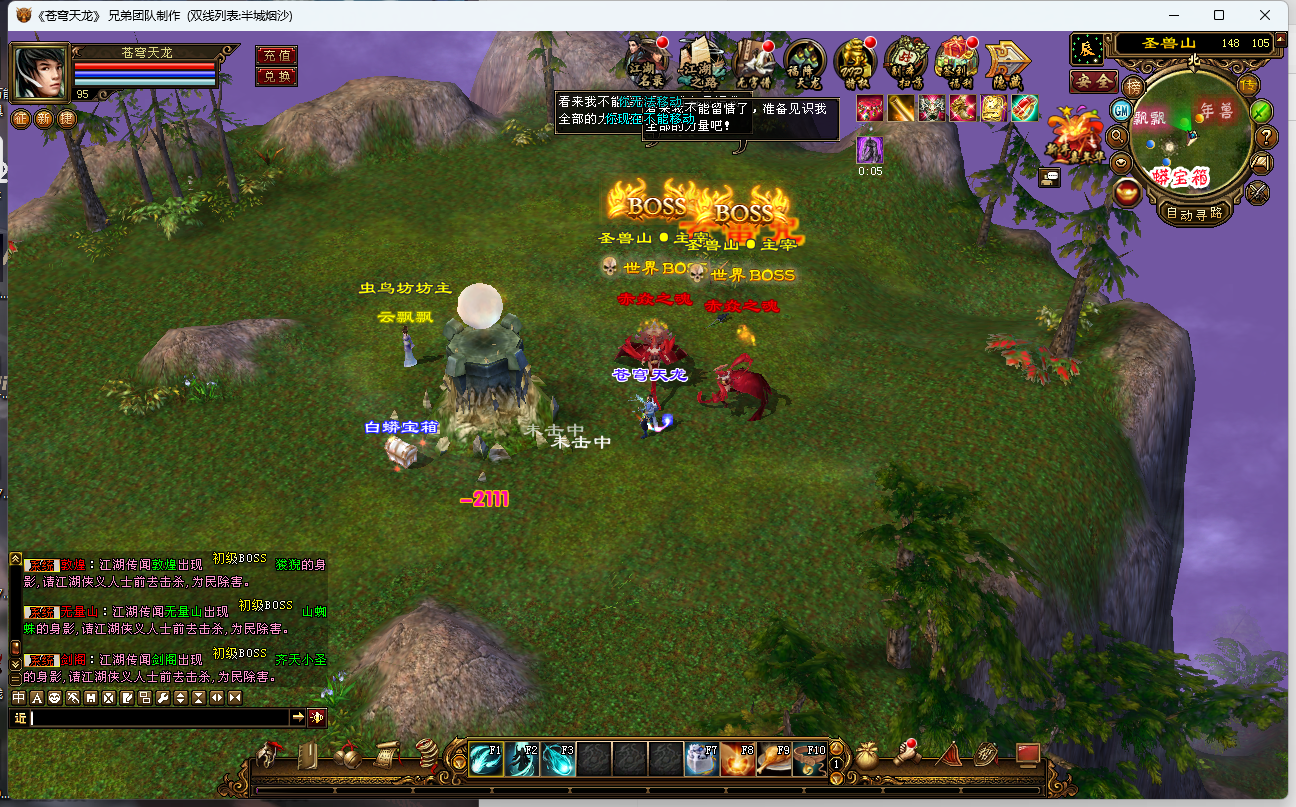Open the 兑换 exchange button
The width and height of the screenshot is (1296, 807).
pos(276,76)
